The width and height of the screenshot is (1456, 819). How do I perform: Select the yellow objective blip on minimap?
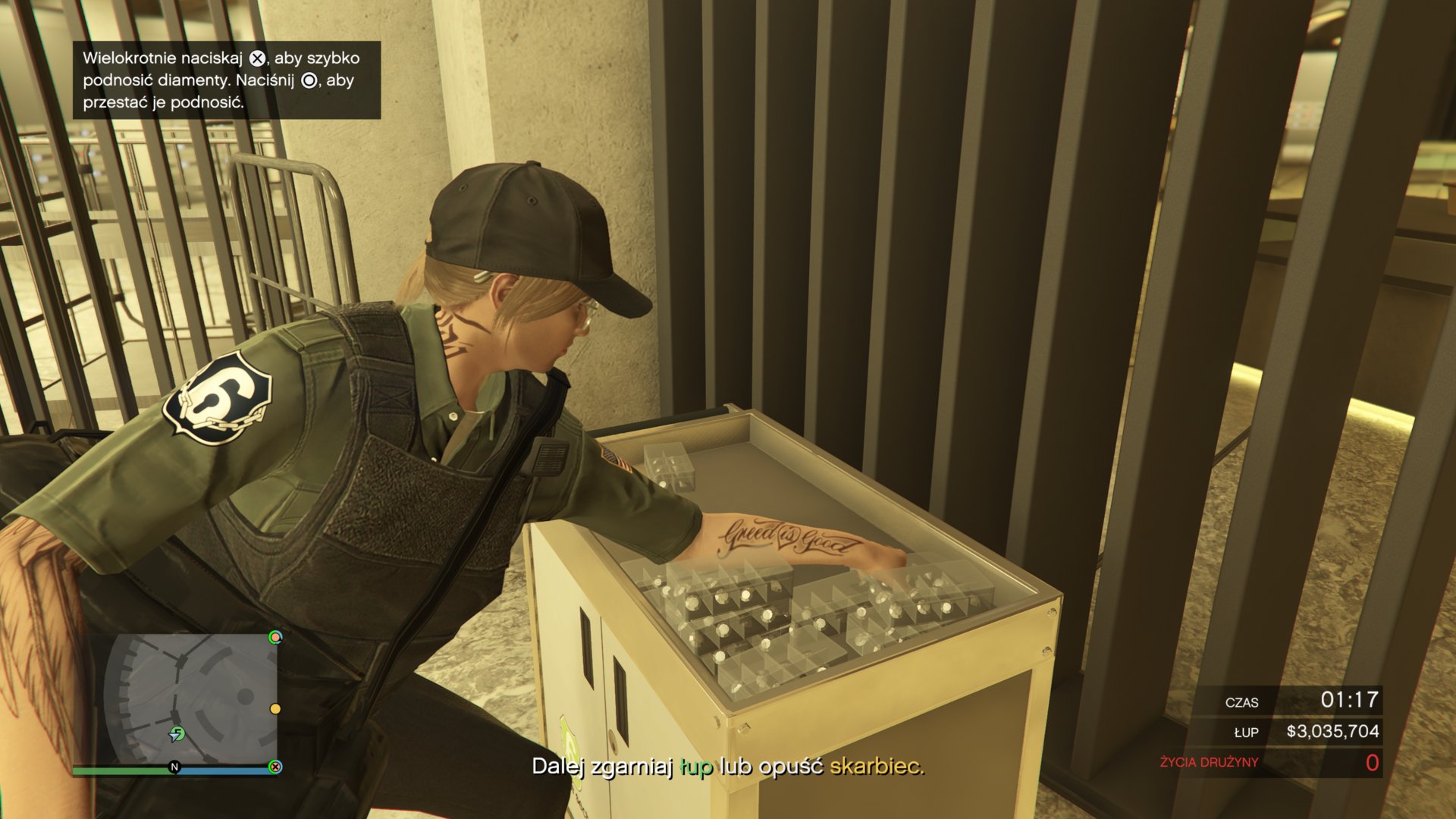(275, 708)
